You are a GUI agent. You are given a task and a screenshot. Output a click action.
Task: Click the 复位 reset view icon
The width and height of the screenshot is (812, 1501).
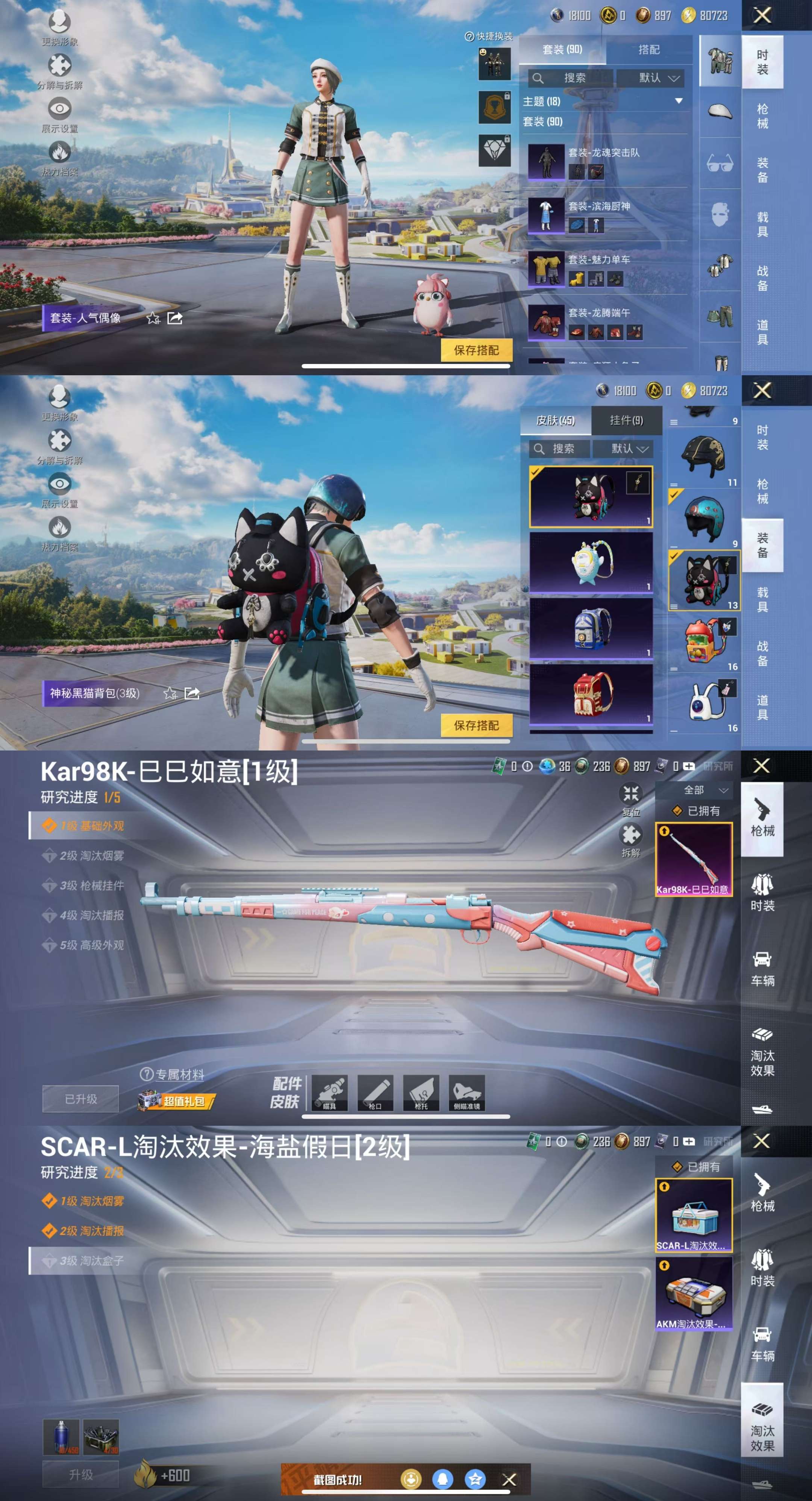coord(630,794)
